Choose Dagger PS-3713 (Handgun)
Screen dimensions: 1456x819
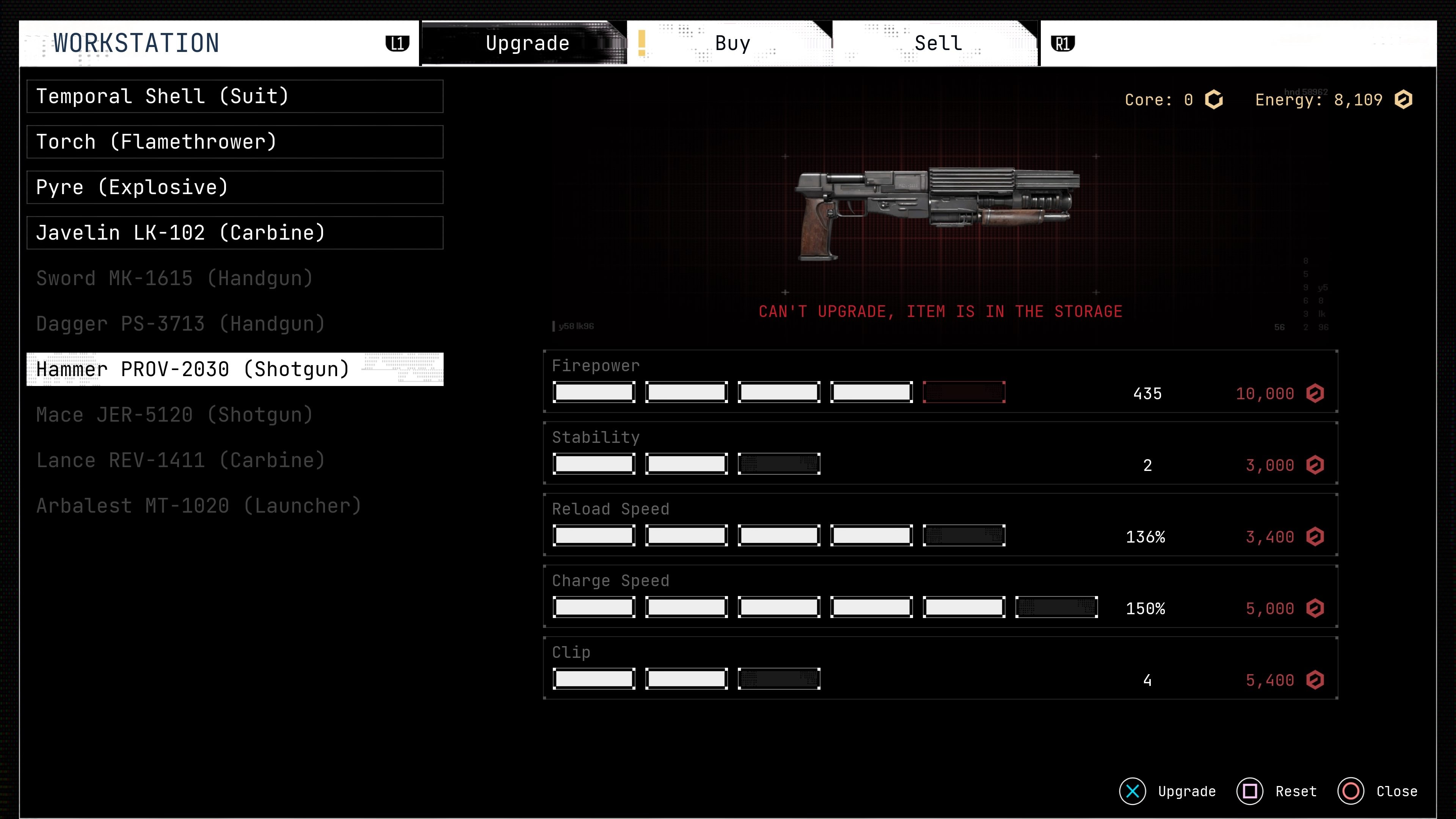click(235, 324)
